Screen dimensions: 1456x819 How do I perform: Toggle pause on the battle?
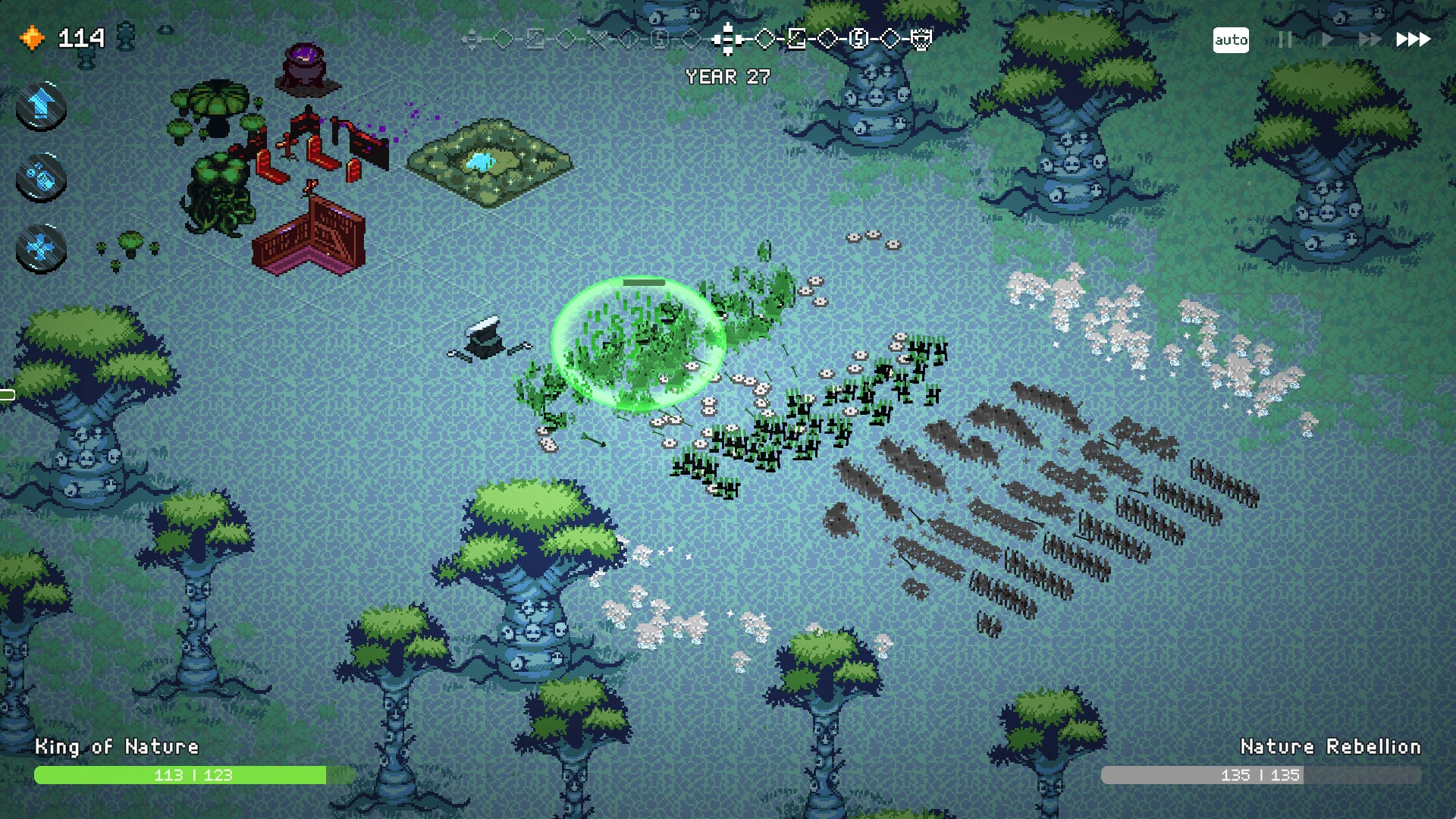pos(1285,40)
